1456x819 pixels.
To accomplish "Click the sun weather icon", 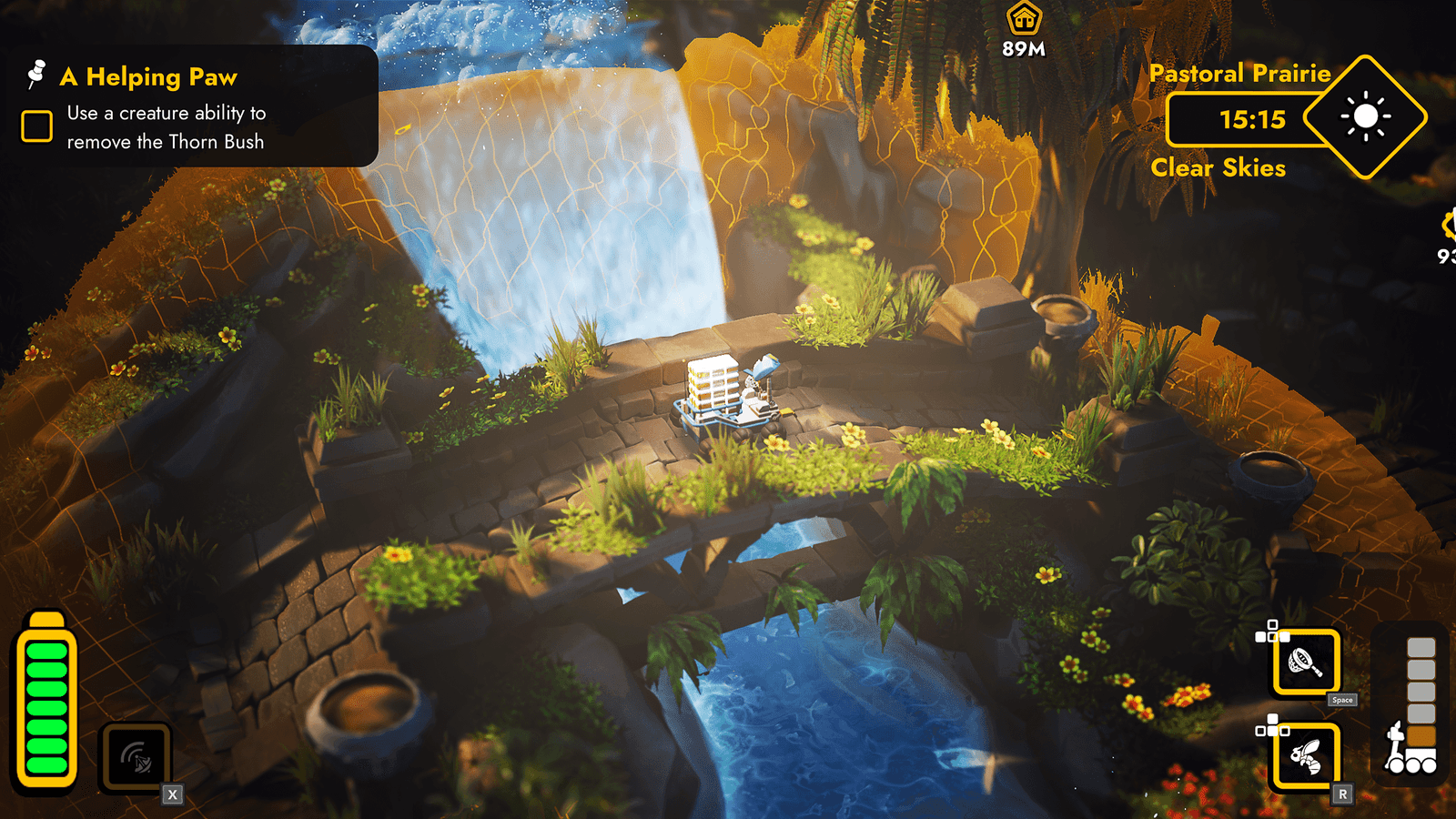I will [1365, 117].
